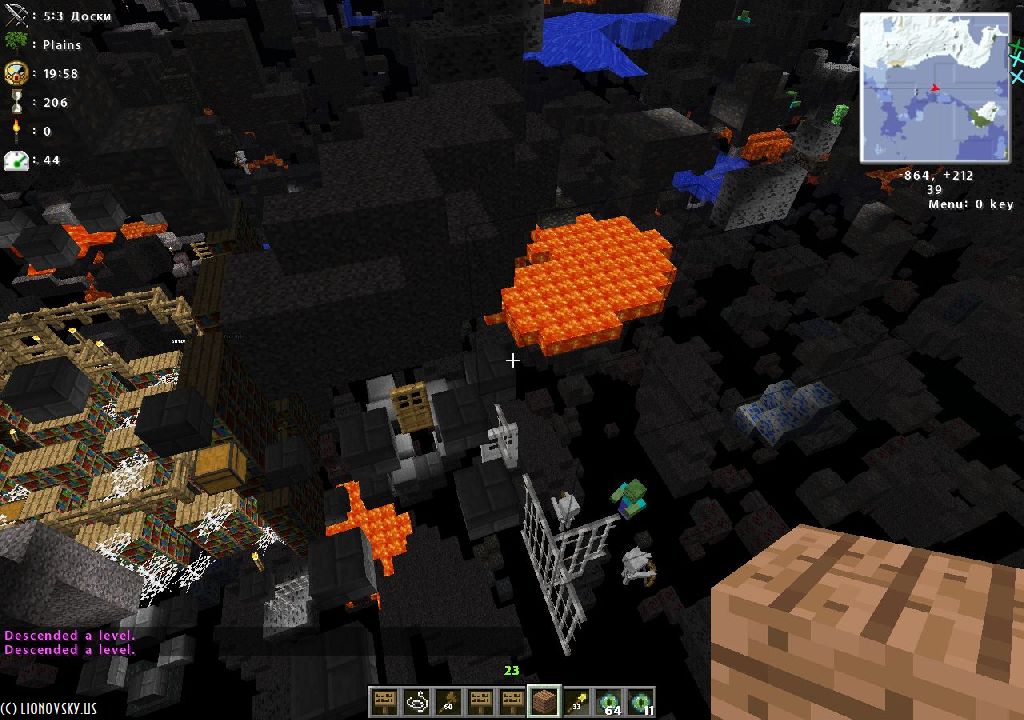The height and width of the screenshot is (720, 1024).
Task: Choose the eye of ender stack of 11
Action: tap(640, 702)
